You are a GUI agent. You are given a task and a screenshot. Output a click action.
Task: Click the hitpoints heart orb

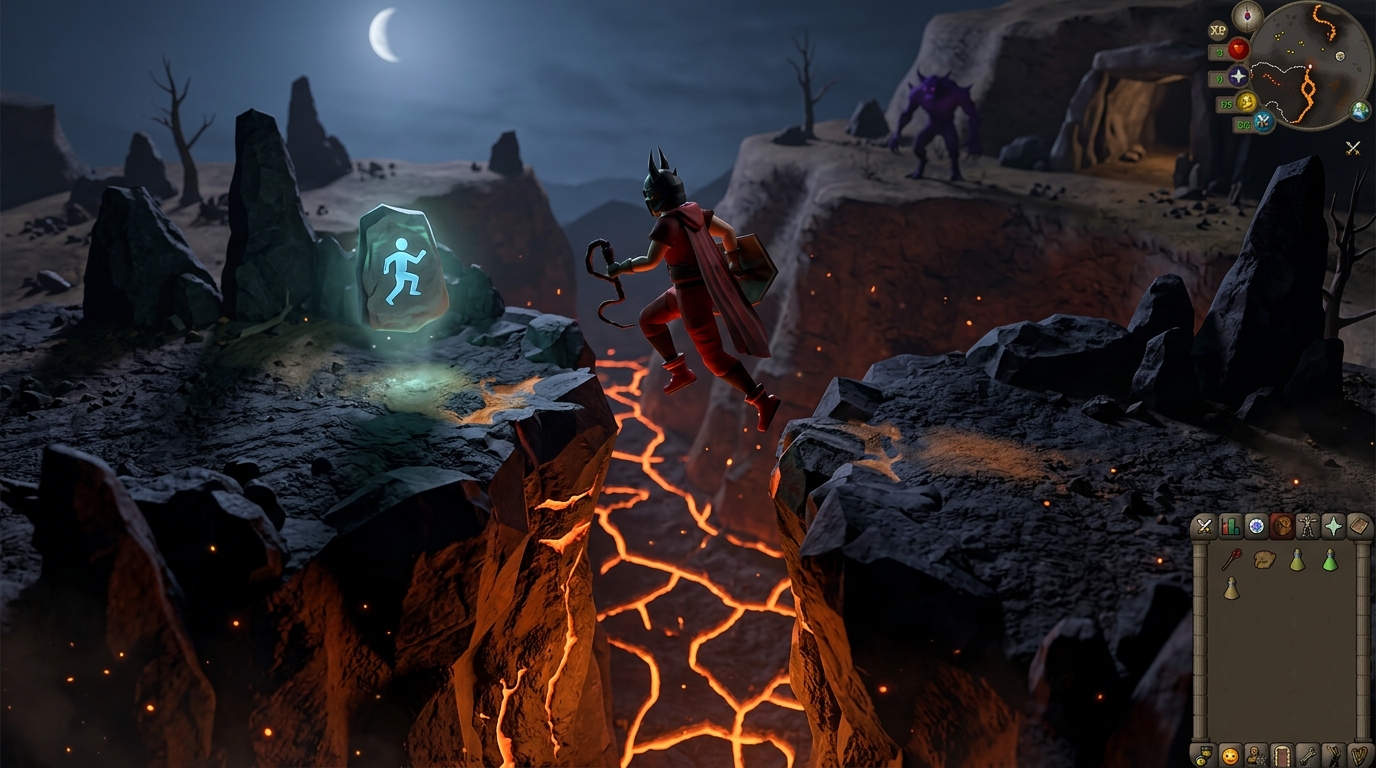click(x=1238, y=49)
